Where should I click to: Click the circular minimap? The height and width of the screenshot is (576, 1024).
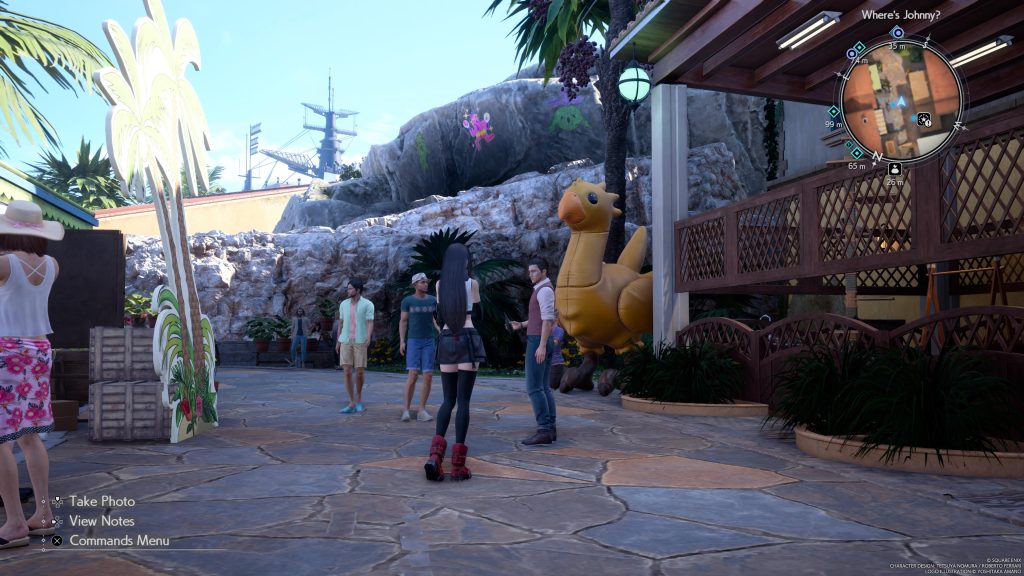(x=900, y=98)
